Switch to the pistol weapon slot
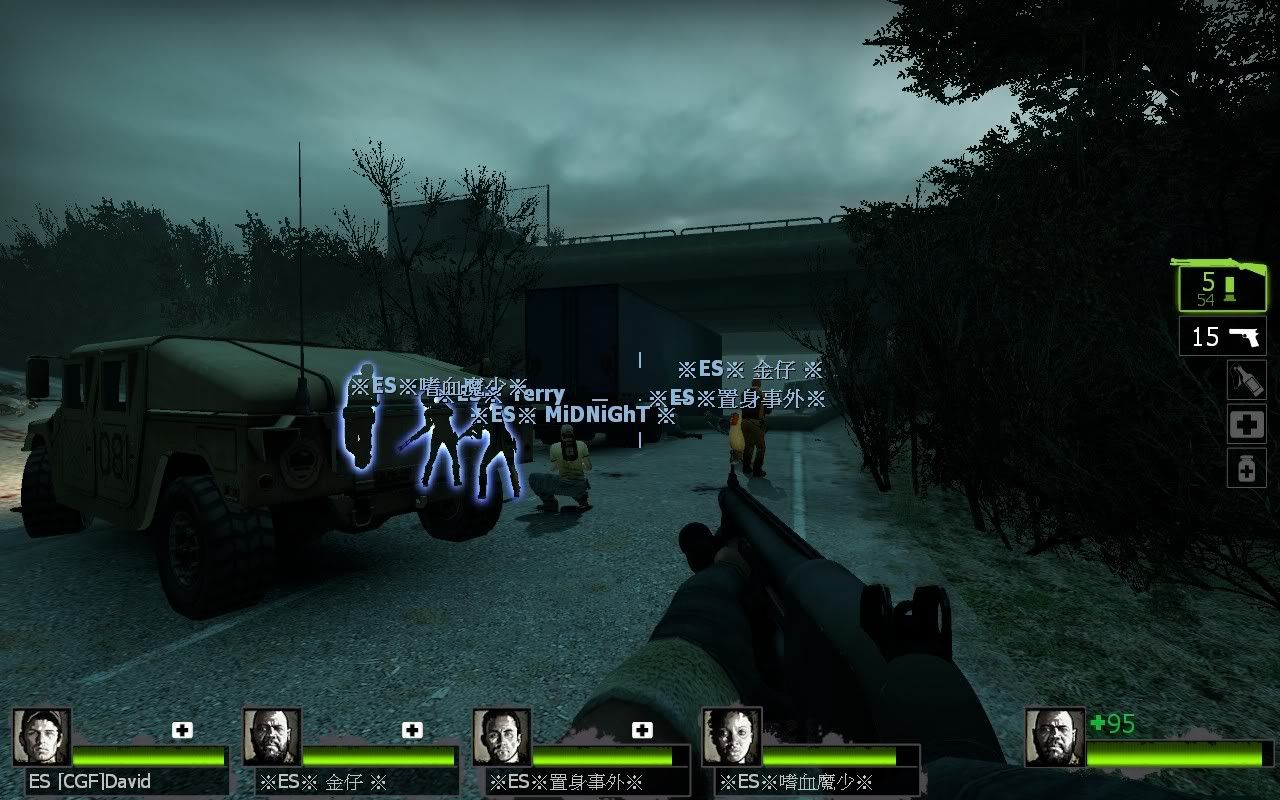 click(x=1223, y=337)
